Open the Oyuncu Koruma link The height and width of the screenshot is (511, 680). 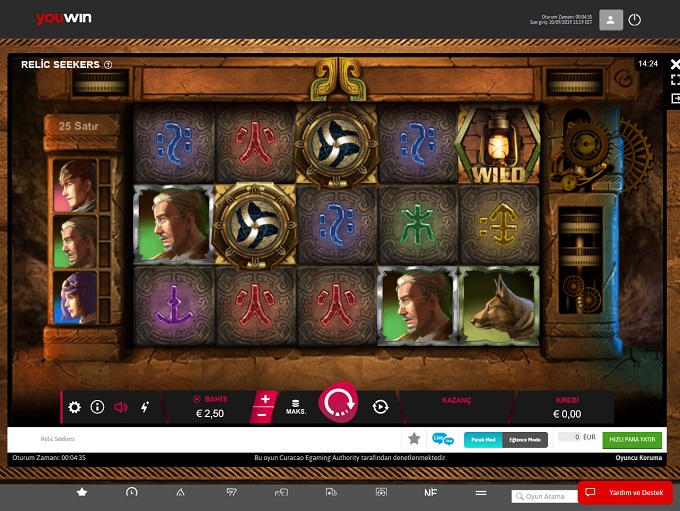pos(639,458)
